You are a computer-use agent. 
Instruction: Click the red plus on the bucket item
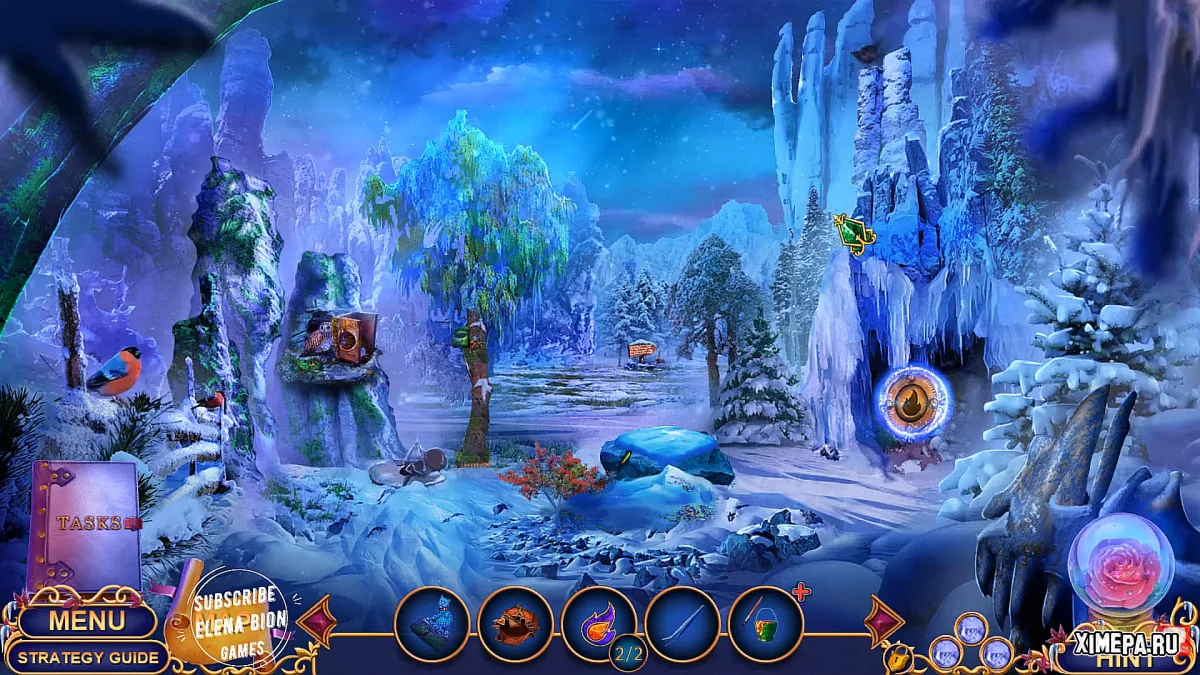(x=800, y=593)
